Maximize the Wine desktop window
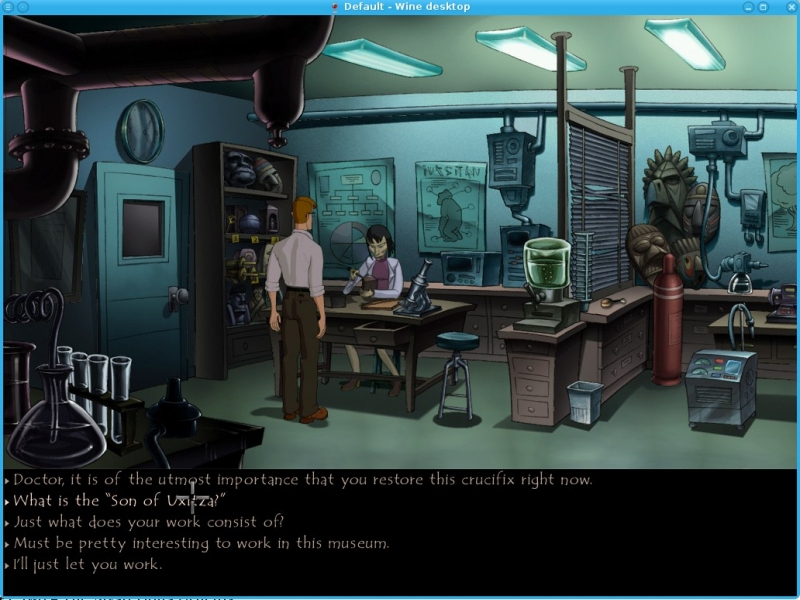800x600 pixels. [x=762, y=7]
